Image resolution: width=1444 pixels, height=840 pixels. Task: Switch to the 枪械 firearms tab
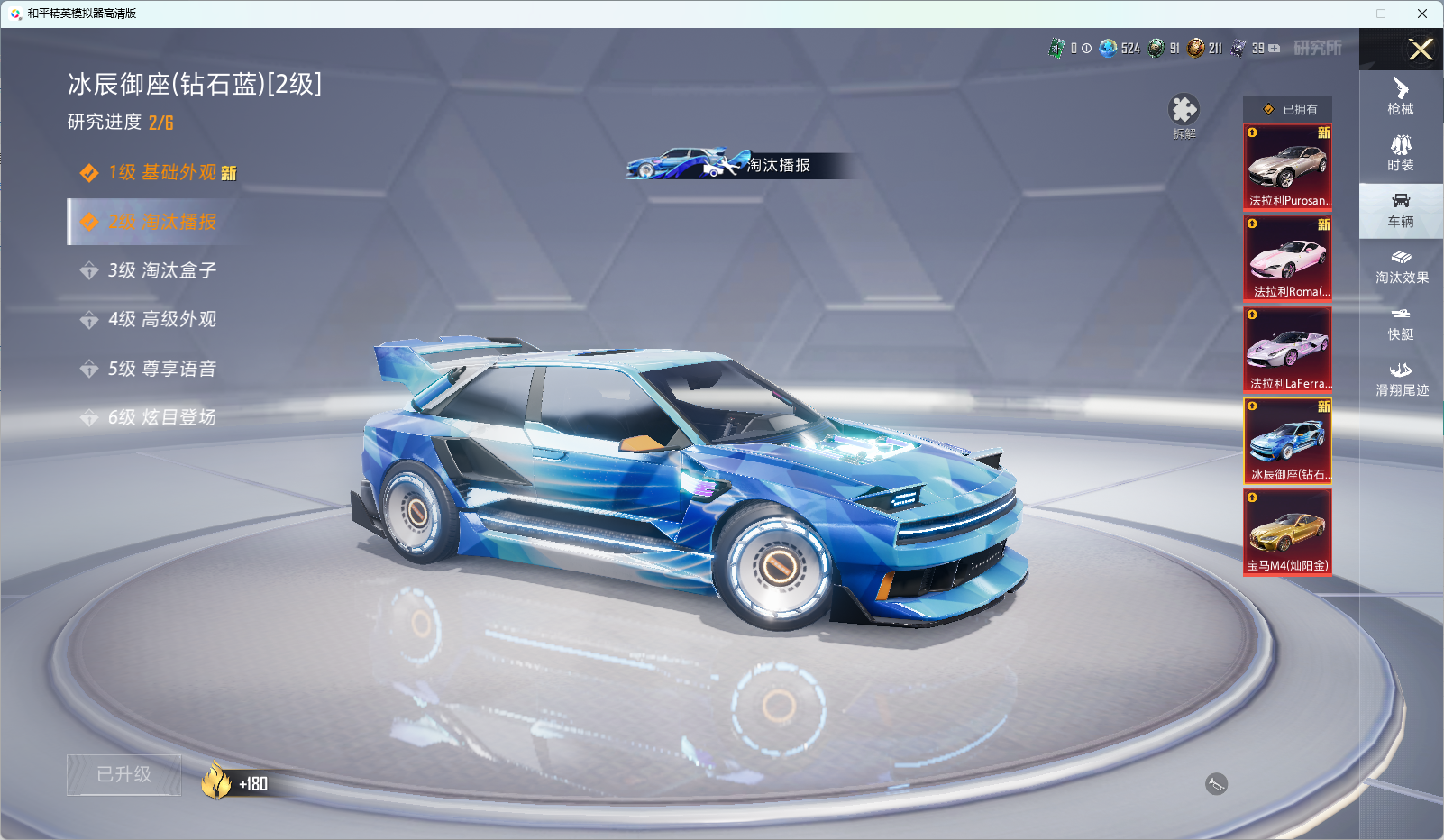tap(1401, 97)
